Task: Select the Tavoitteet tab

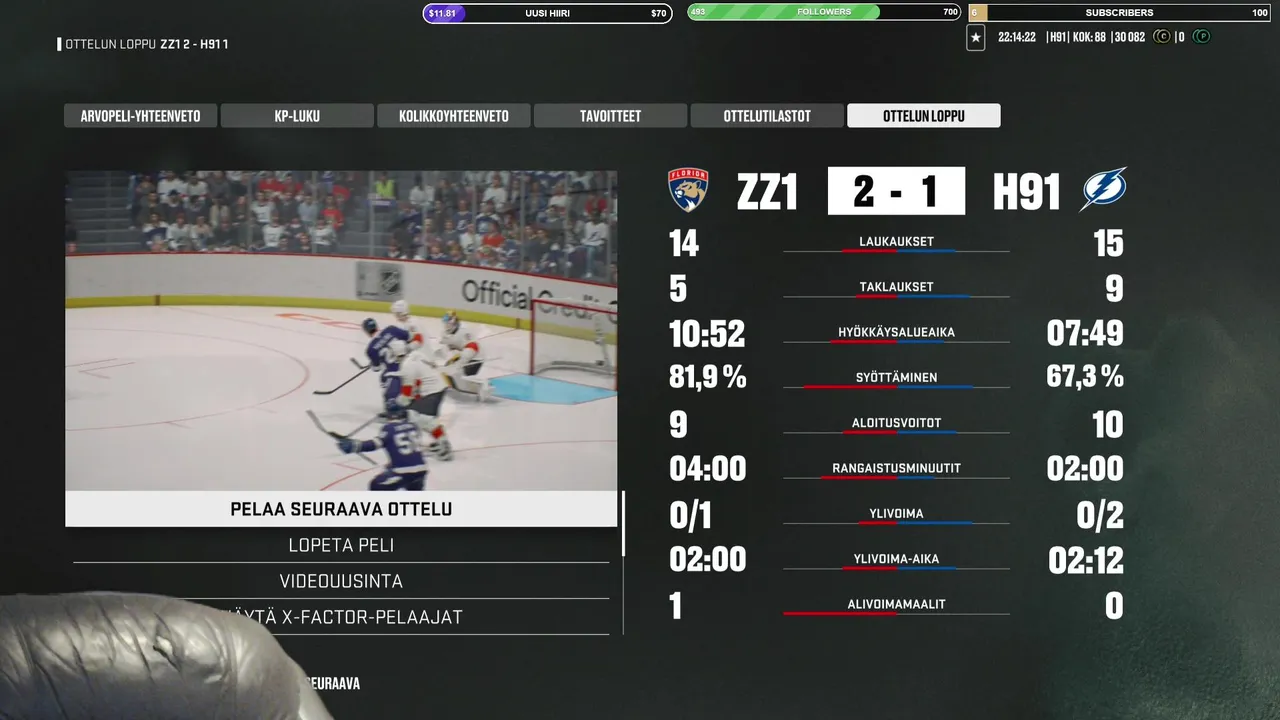Action: point(610,116)
